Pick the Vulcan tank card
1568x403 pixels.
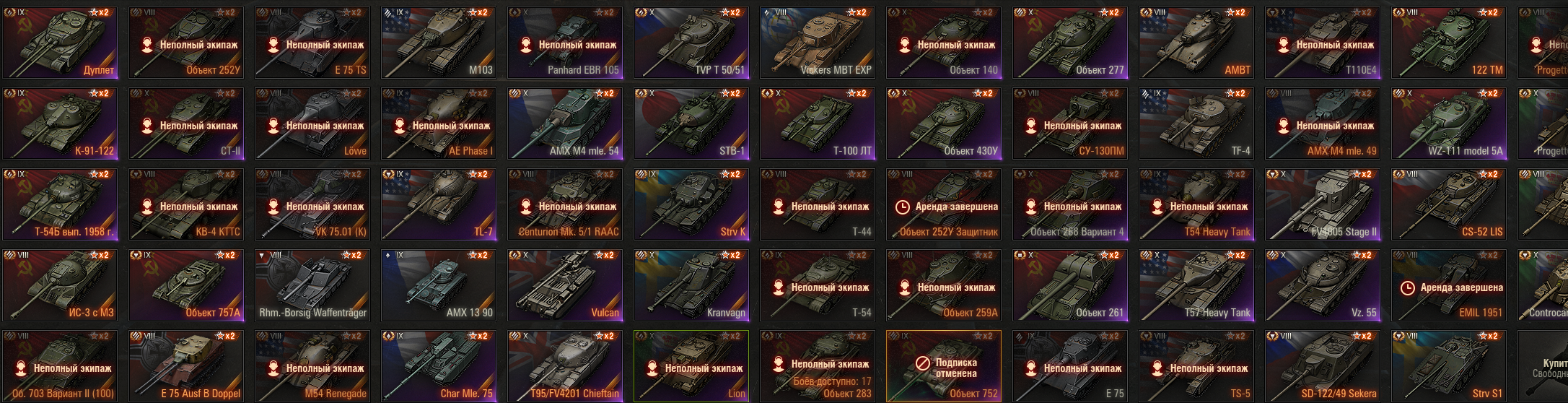tap(565, 285)
